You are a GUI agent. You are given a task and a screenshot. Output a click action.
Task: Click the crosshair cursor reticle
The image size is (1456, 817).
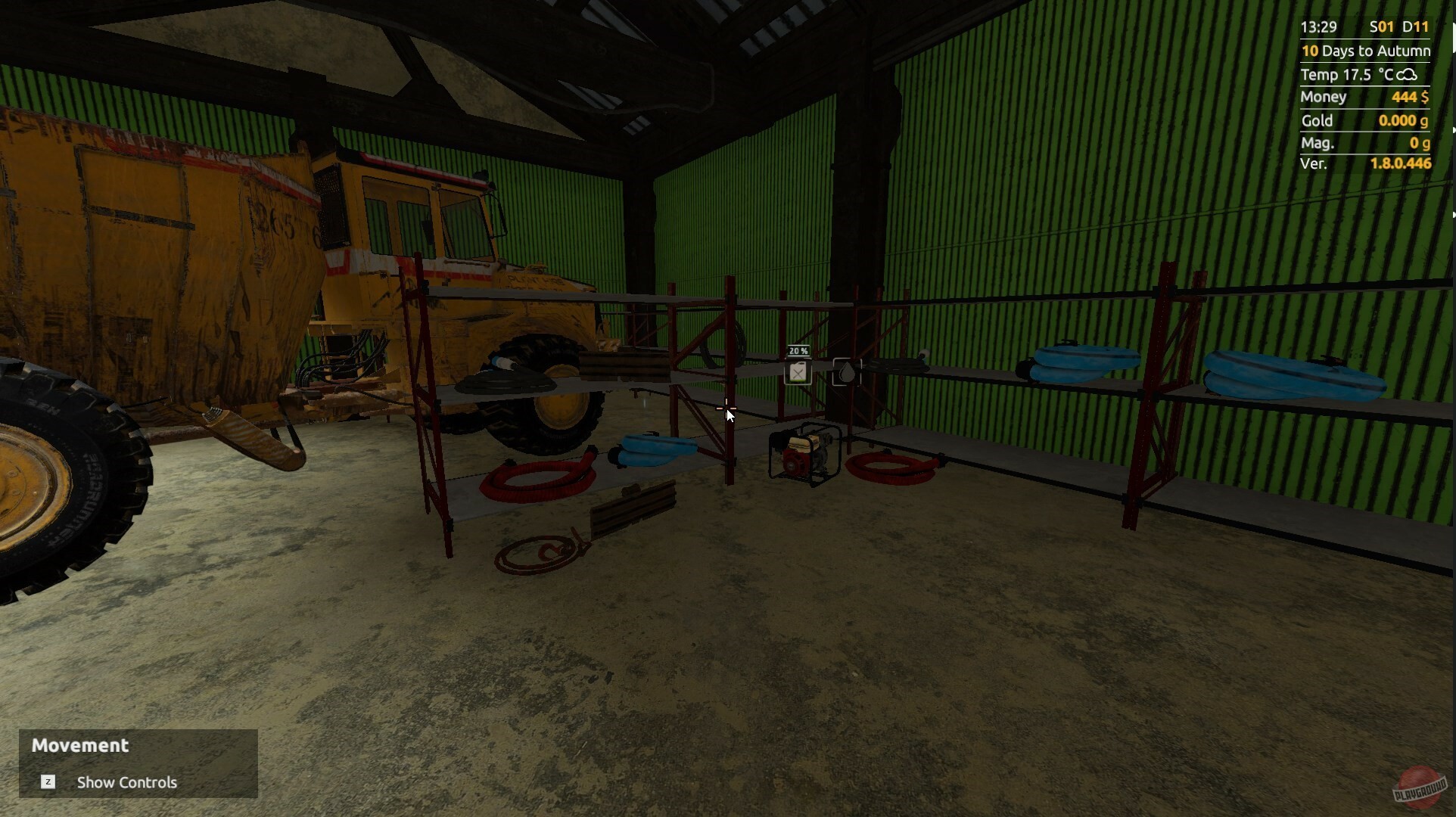(727, 409)
